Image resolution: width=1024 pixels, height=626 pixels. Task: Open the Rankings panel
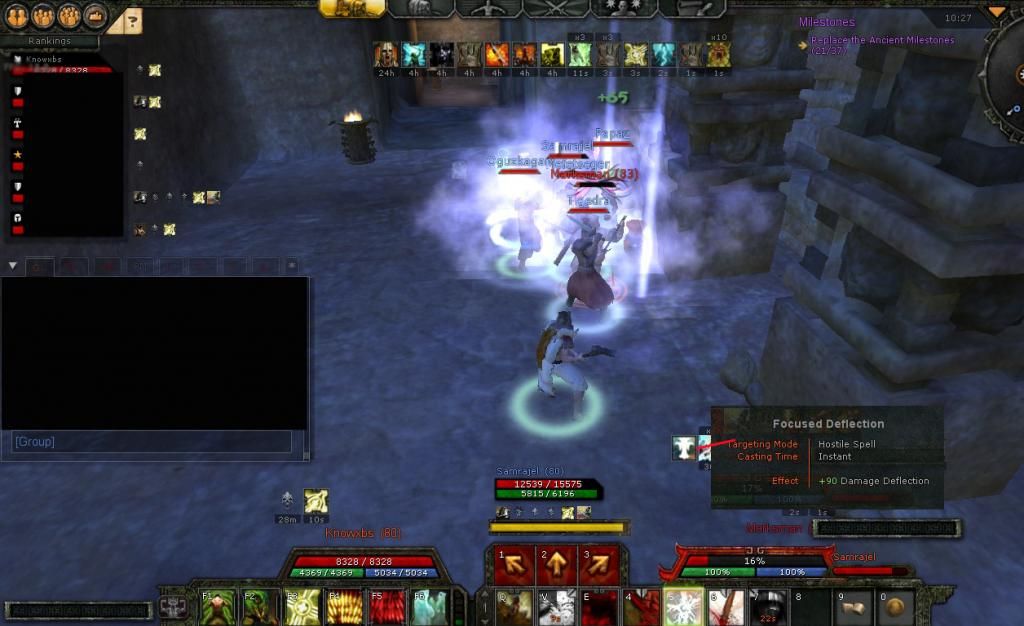coord(49,41)
